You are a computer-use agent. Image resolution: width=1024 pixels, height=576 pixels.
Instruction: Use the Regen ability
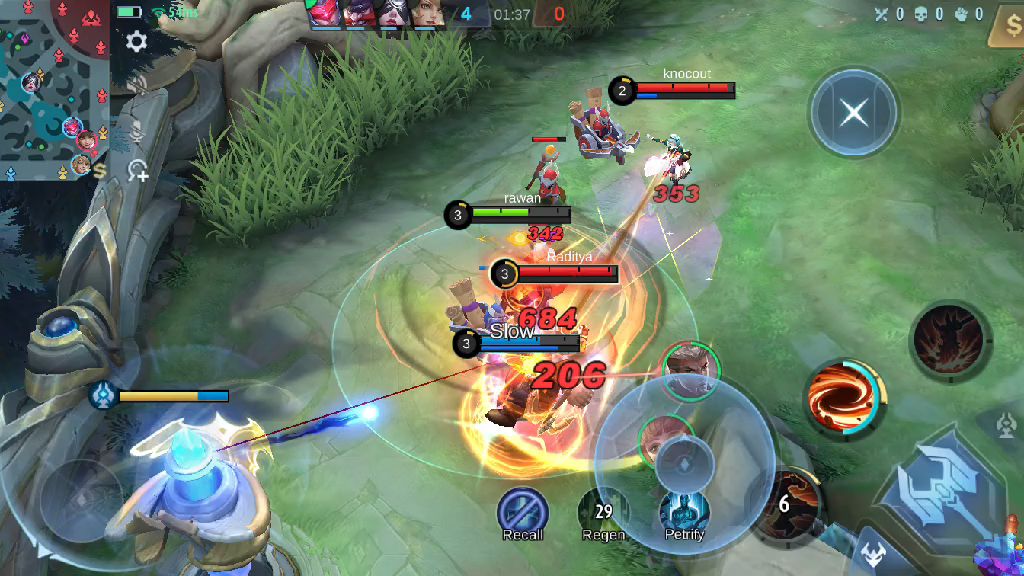pos(603,511)
